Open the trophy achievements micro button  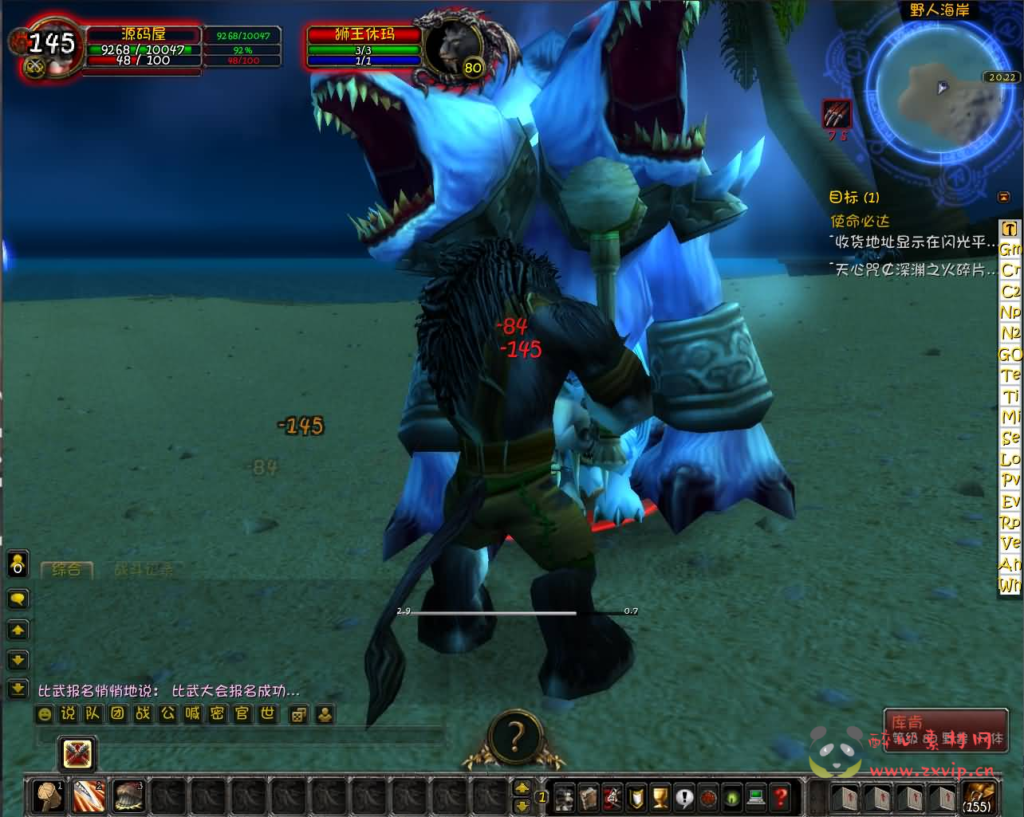tap(660, 797)
